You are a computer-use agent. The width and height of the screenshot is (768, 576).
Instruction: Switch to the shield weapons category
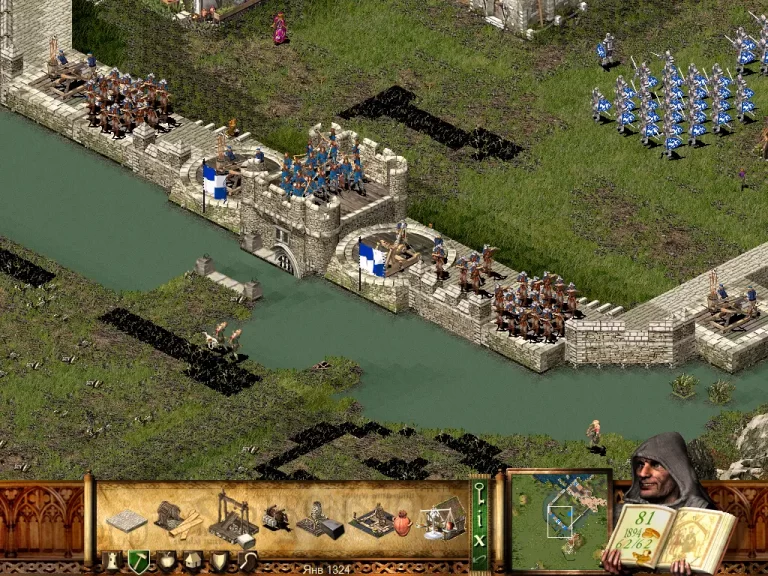[218, 562]
